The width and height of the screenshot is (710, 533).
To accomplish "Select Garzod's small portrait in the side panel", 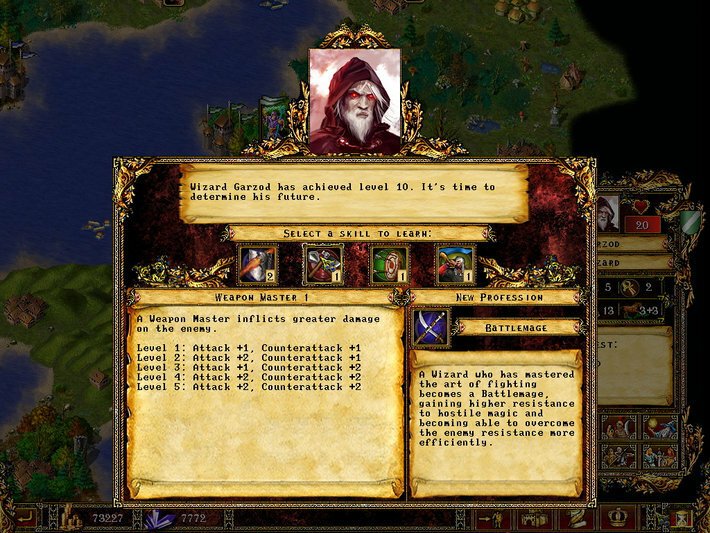I will (x=607, y=213).
